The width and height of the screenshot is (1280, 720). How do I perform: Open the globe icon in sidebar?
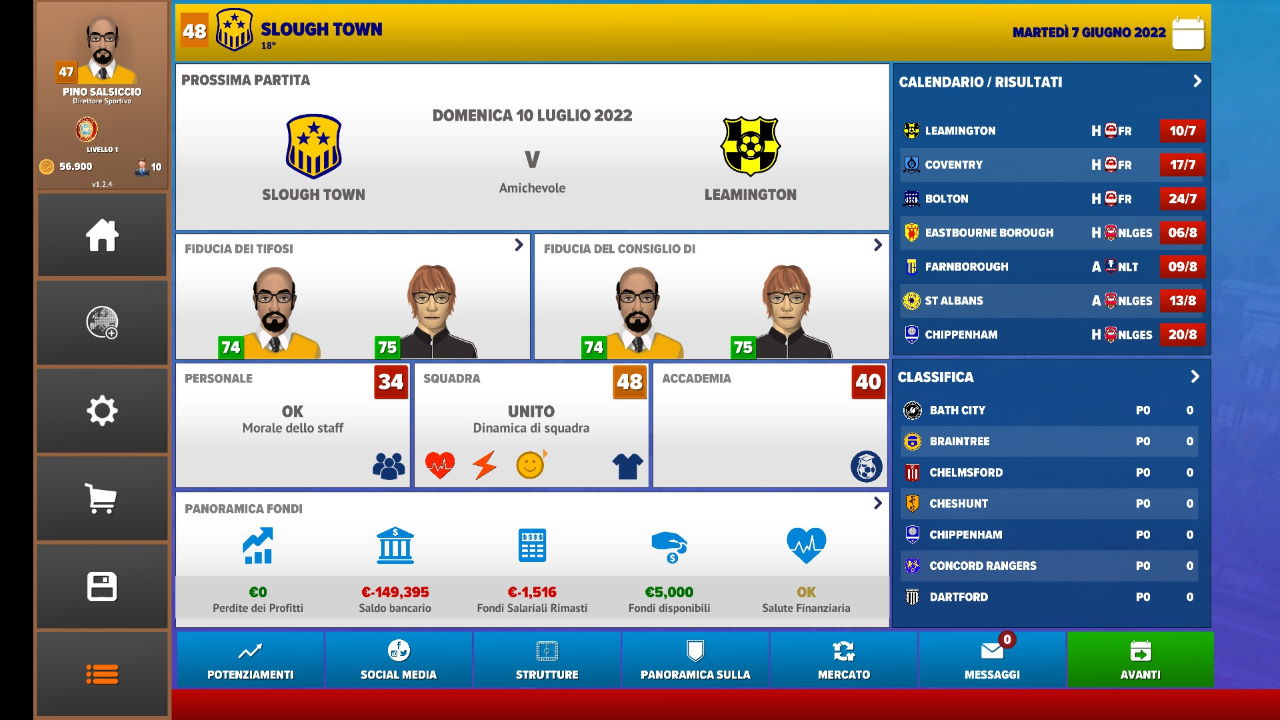pos(102,322)
